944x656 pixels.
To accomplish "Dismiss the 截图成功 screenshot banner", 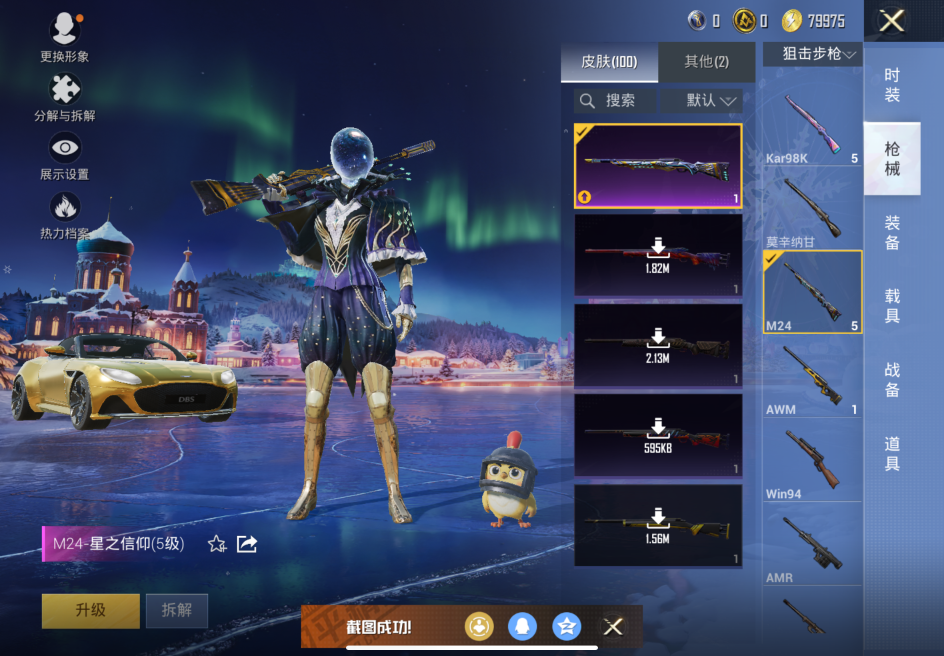I will tap(613, 627).
